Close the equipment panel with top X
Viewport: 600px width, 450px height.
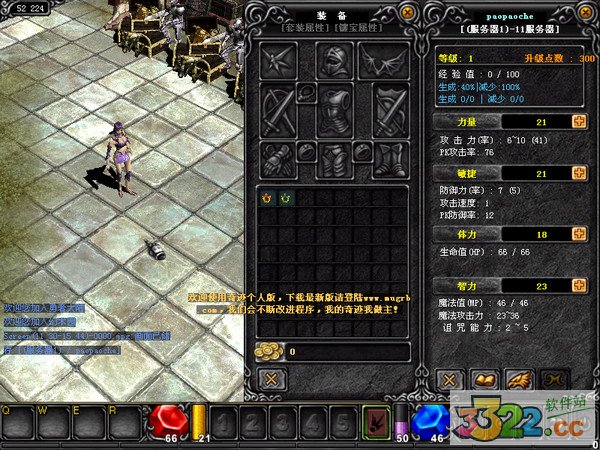tap(406, 12)
